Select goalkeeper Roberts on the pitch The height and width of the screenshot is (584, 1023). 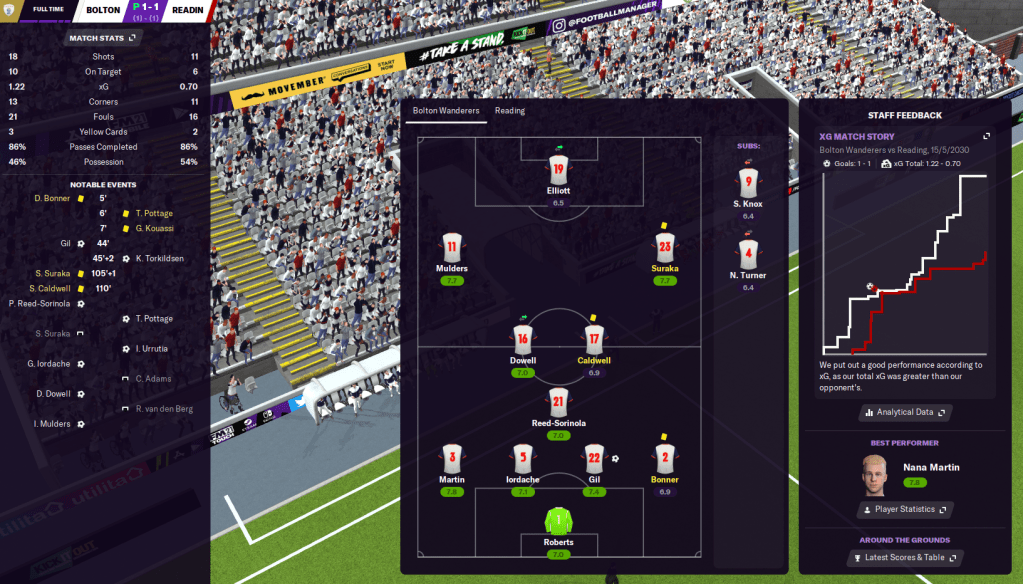(558, 522)
